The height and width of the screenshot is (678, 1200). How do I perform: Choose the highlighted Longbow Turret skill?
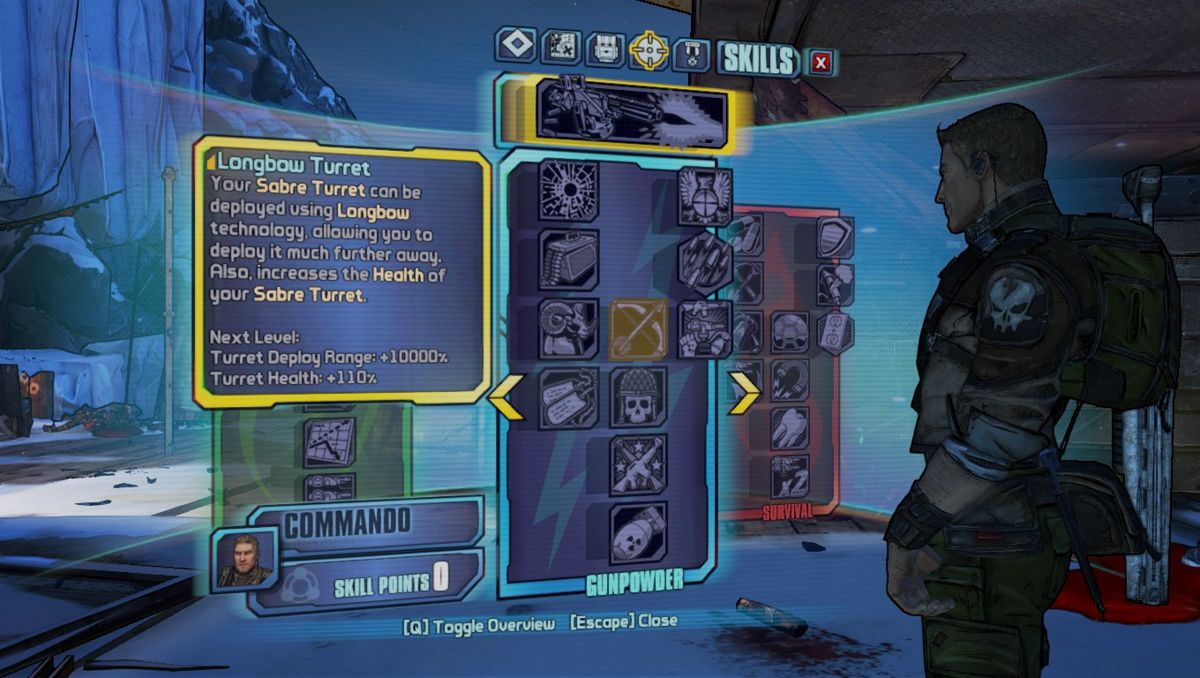(638, 328)
